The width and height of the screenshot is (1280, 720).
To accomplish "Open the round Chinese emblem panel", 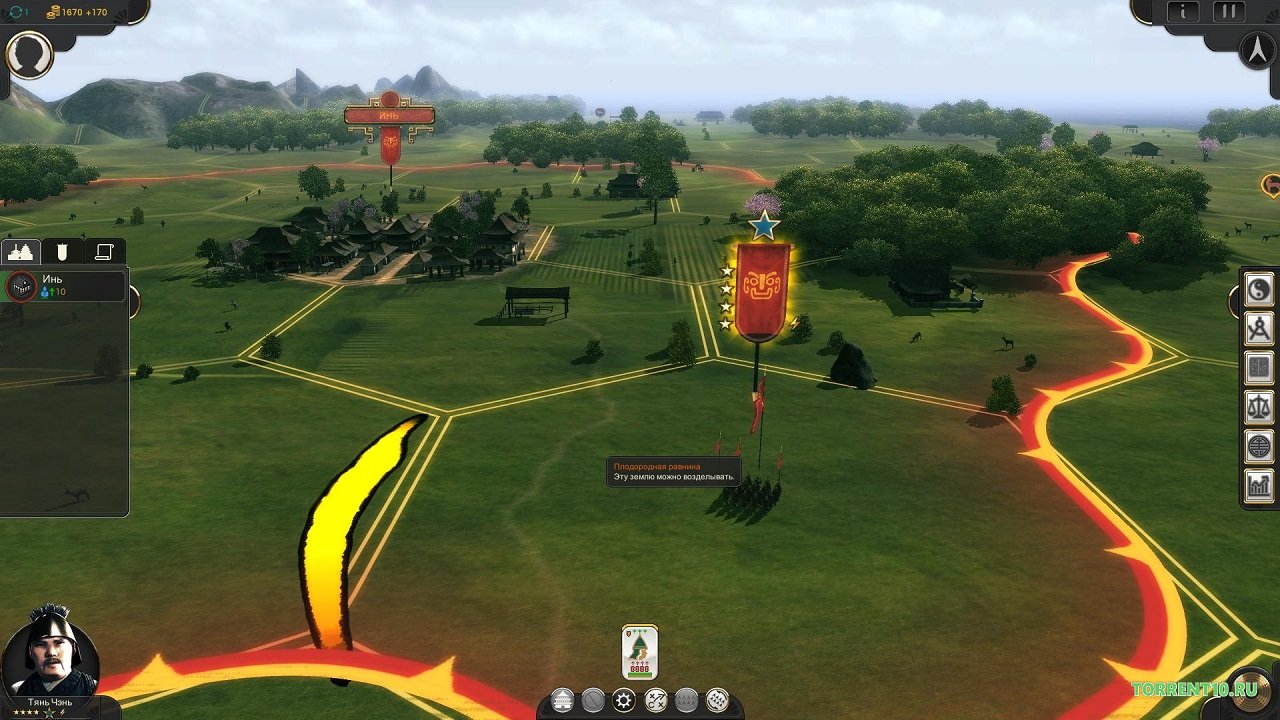I will pyautogui.click(x=1259, y=446).
